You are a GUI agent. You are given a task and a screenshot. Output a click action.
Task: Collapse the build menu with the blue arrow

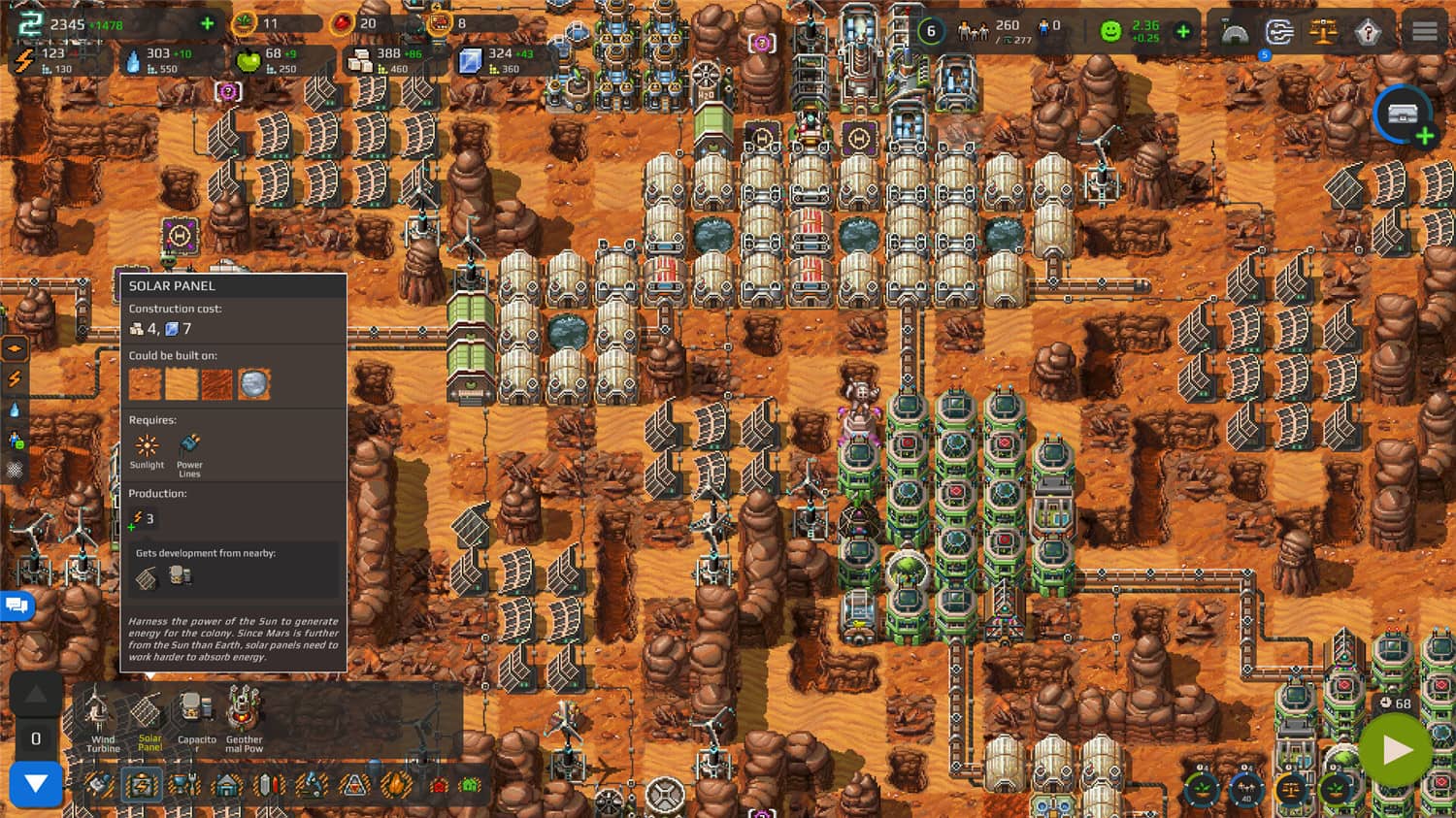tap(36, 784)
